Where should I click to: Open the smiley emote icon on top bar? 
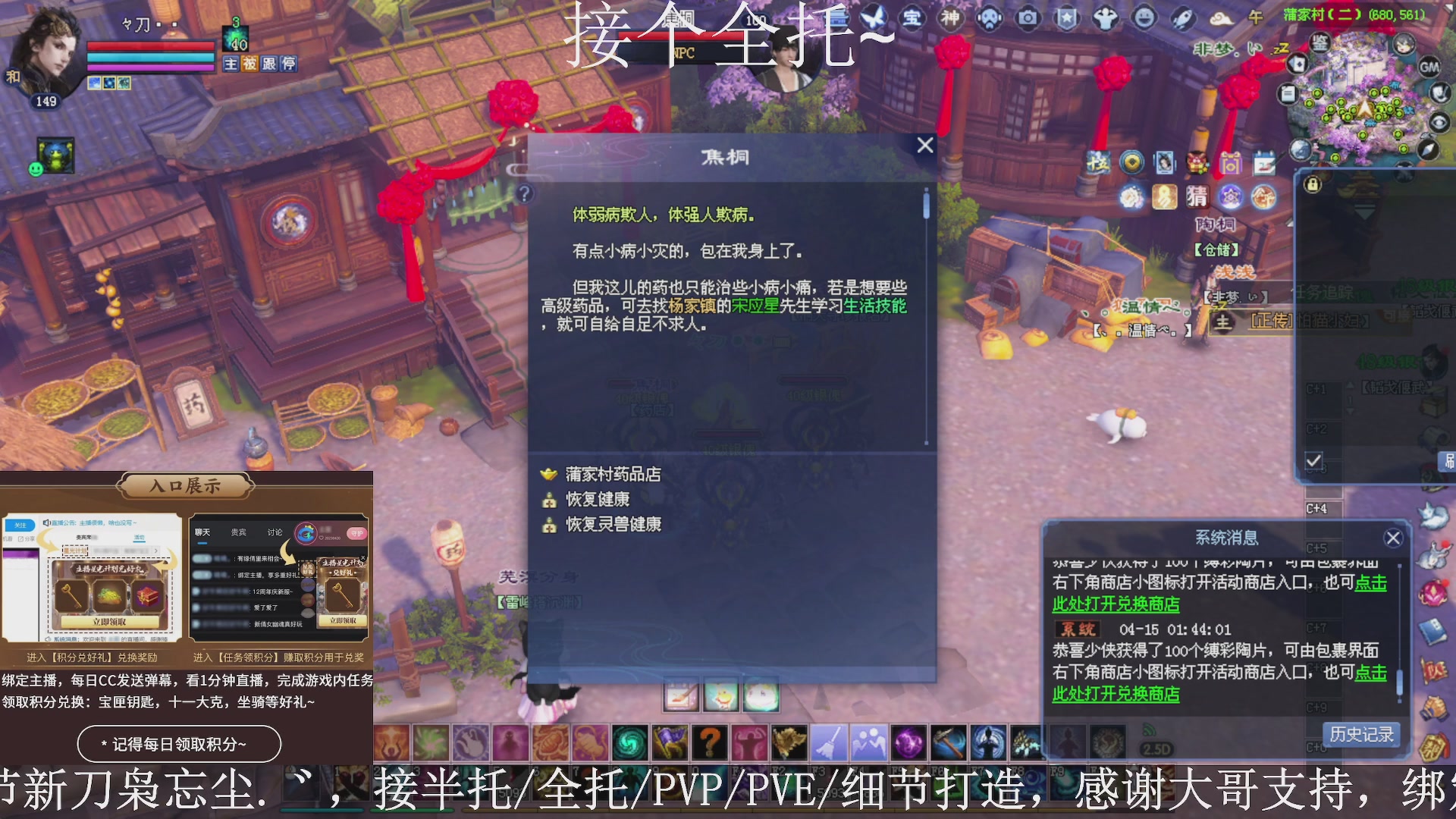[x=1144, y=17]
